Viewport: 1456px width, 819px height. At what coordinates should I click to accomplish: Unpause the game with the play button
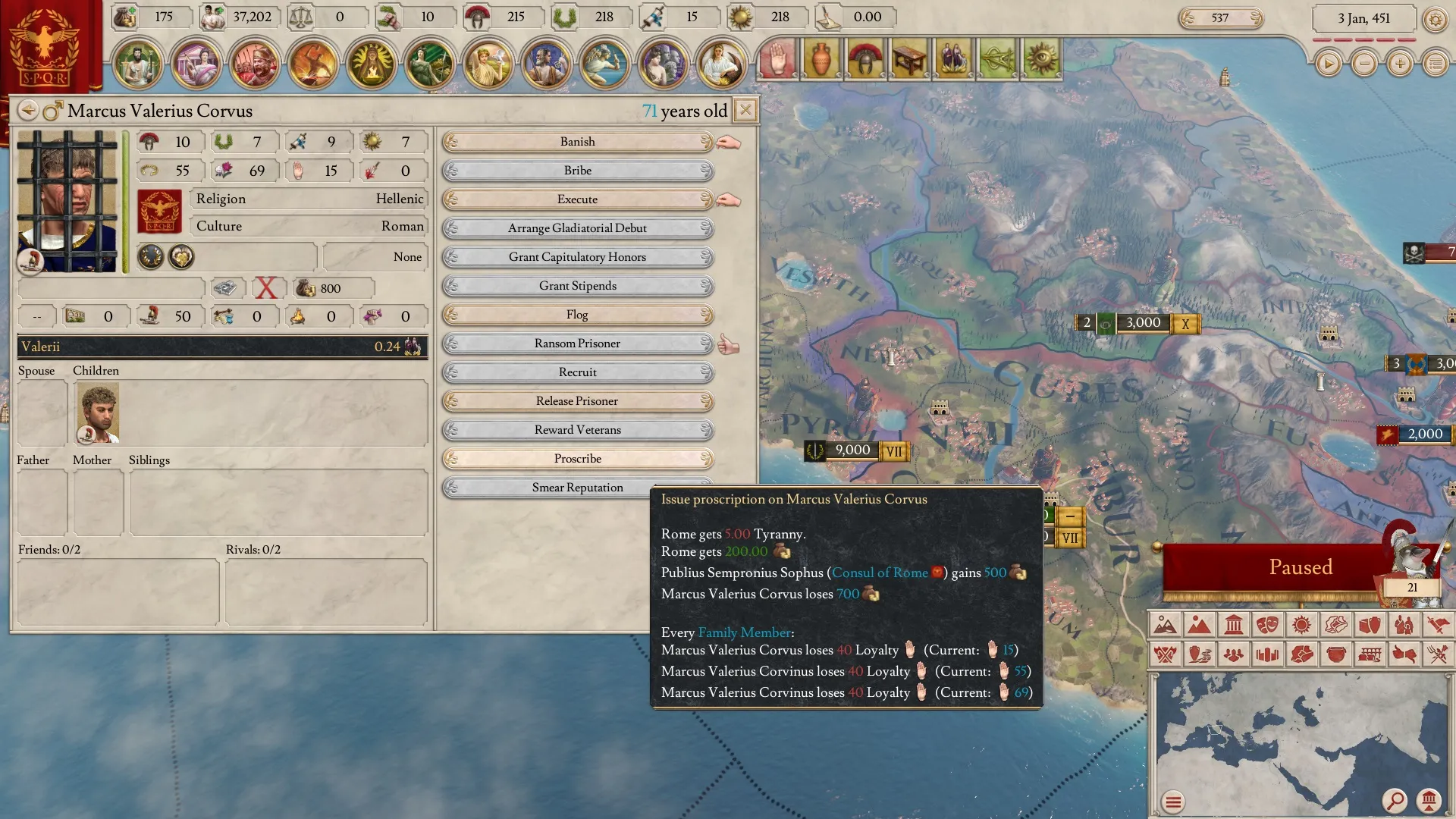1328,64
